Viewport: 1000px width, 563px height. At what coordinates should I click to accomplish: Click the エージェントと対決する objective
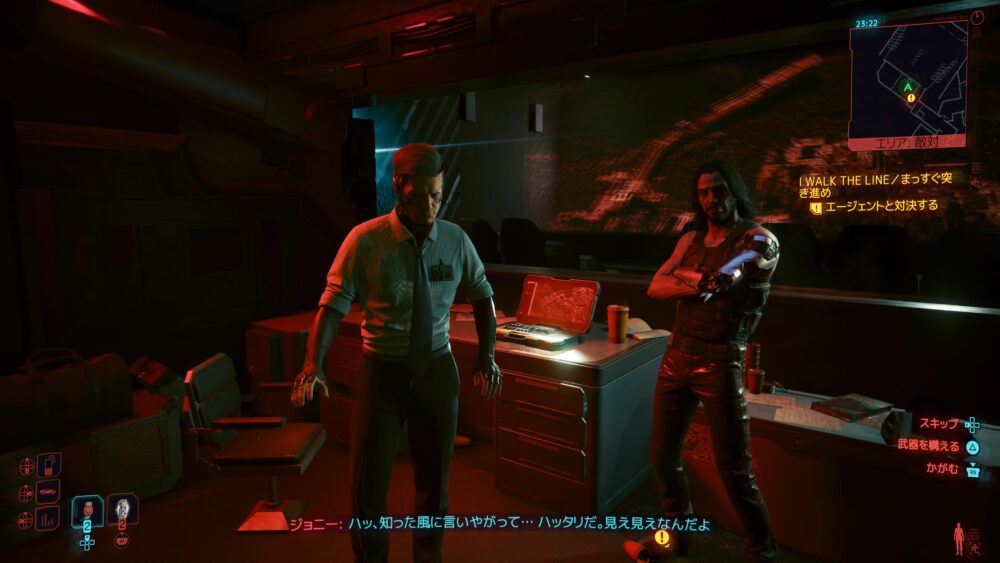point(880,207)
